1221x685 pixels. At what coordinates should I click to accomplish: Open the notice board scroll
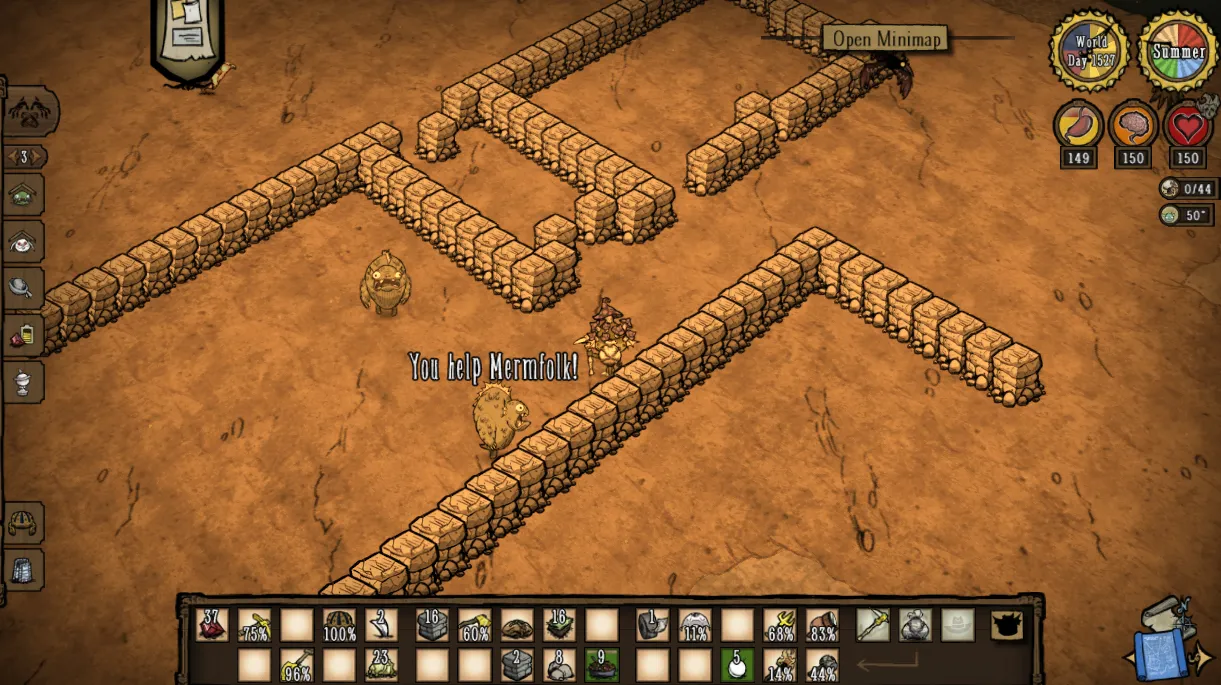point(186,35)
